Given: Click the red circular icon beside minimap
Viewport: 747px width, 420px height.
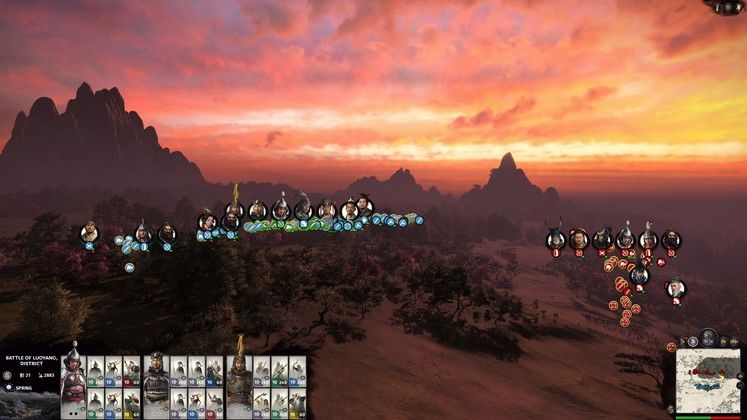Looking at the screenshot, I should pyautogui.click(x=672, y=347).
